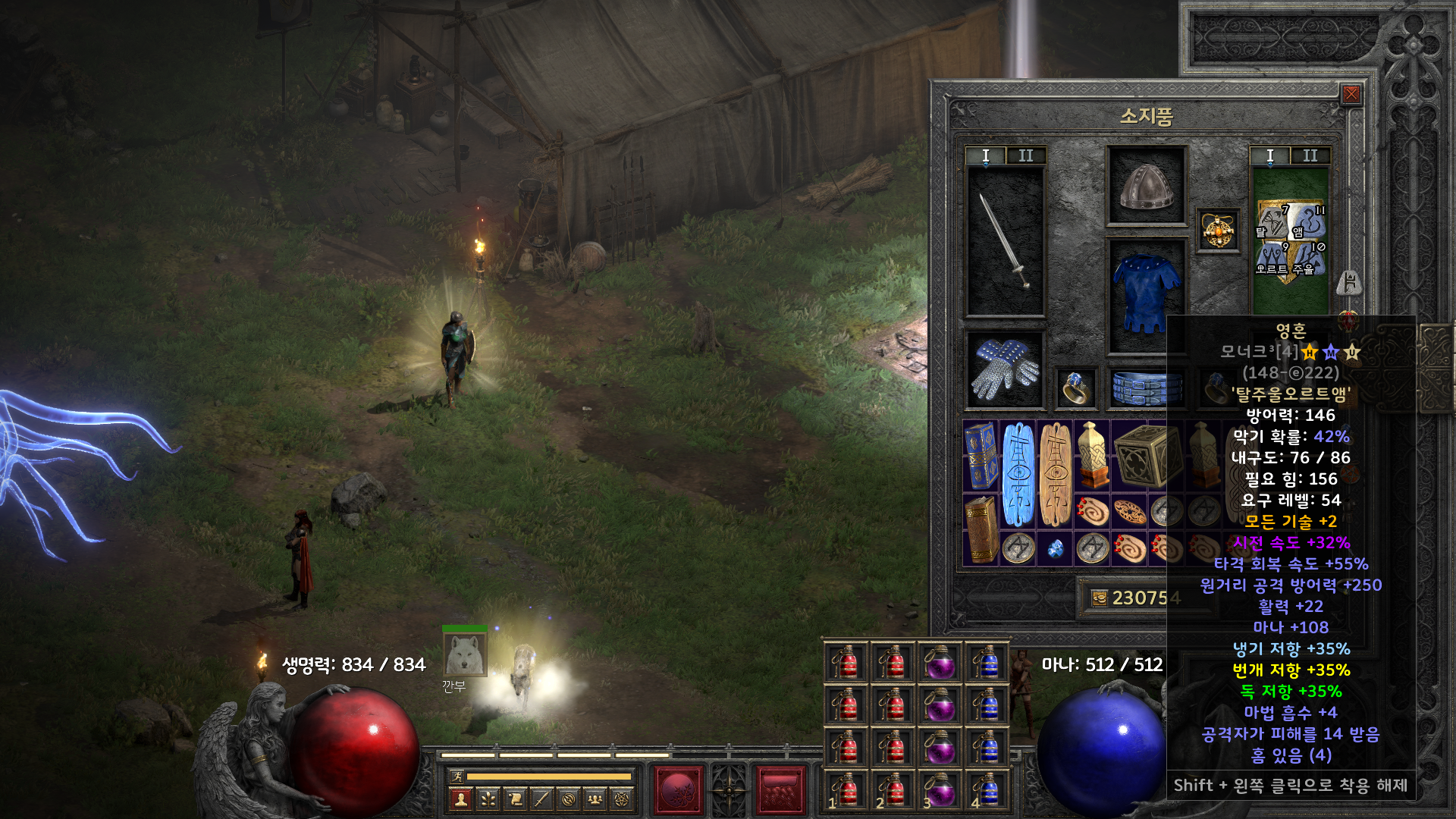The image size is (1456, 819).
Task: Select the blue body armor slot
Action: pos(1146,295)
